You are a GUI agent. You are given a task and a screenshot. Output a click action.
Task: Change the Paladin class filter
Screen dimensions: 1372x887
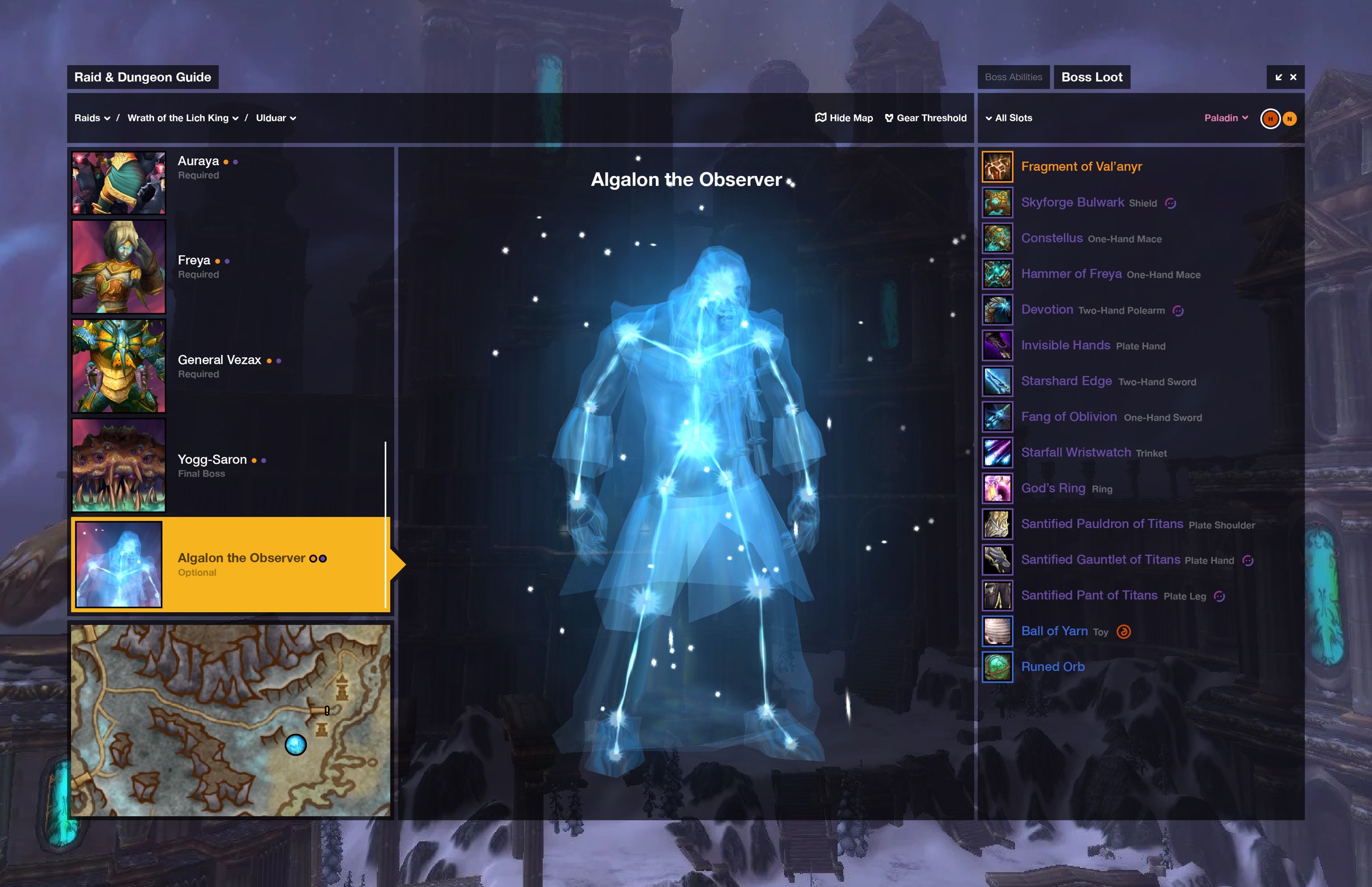[x=1226, y=118]
